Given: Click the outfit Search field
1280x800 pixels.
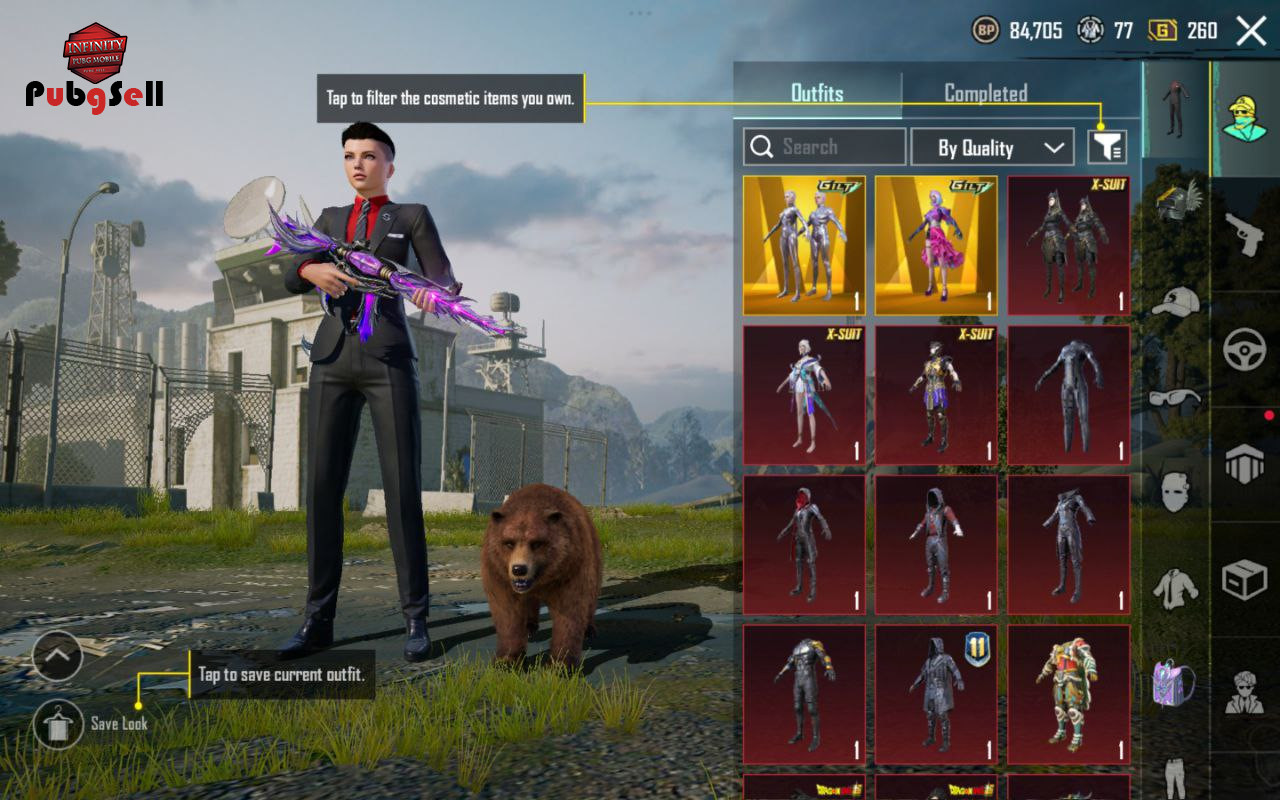Looking at the screenshot, I should 825,147.
